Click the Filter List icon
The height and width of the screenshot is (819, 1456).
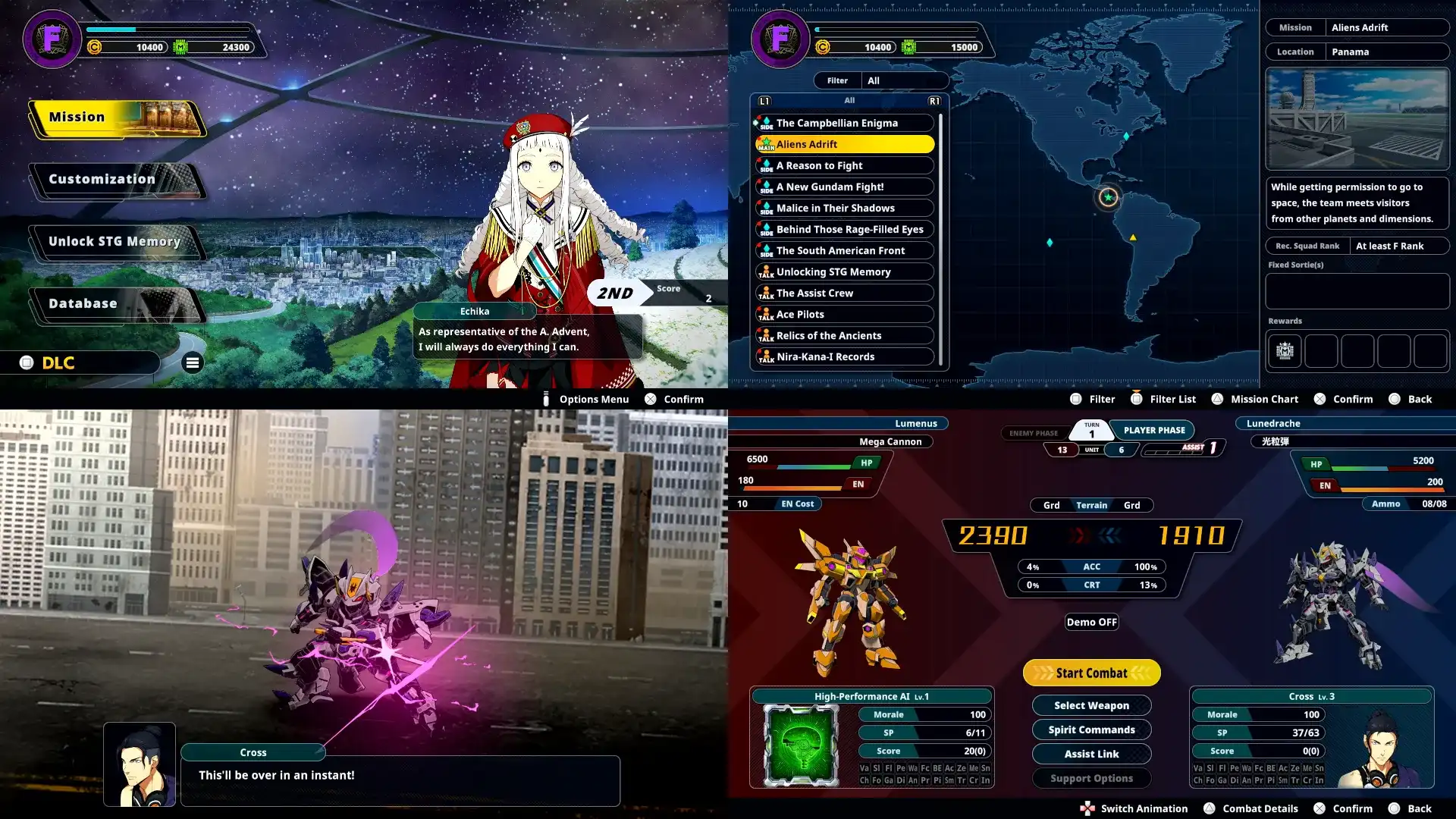pyautogui.click(x=1137, y=398)
